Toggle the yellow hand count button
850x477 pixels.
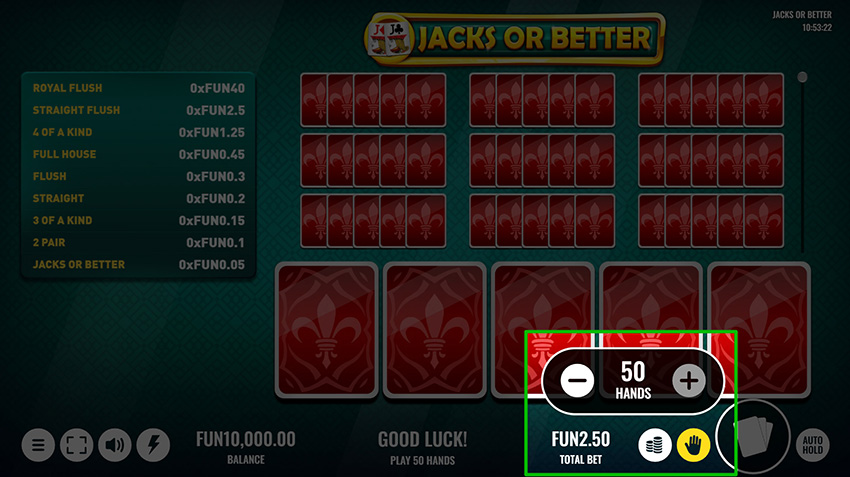pyautogui.click(x=693, y=444)
